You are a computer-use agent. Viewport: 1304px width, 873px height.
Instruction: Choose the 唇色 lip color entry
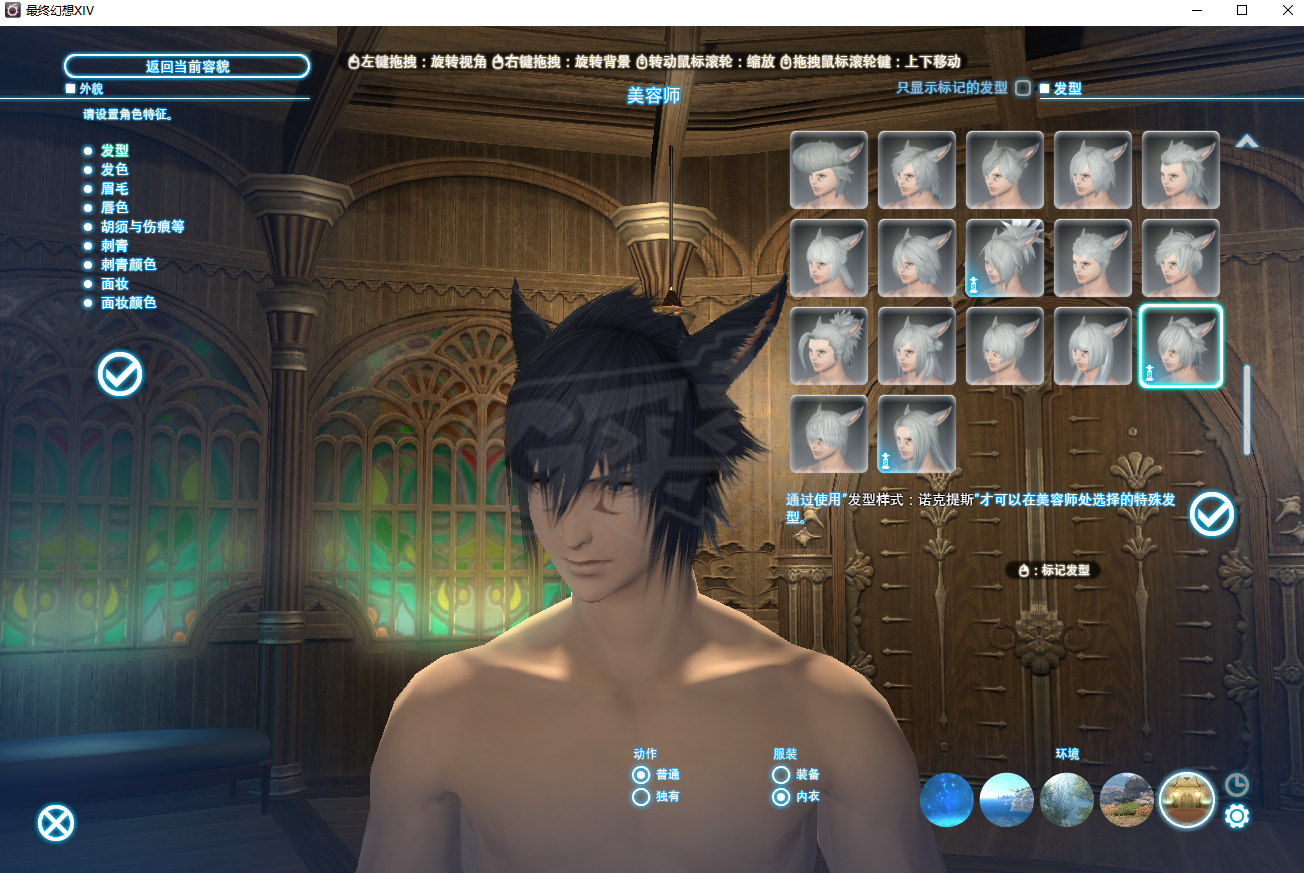[114, 208]
